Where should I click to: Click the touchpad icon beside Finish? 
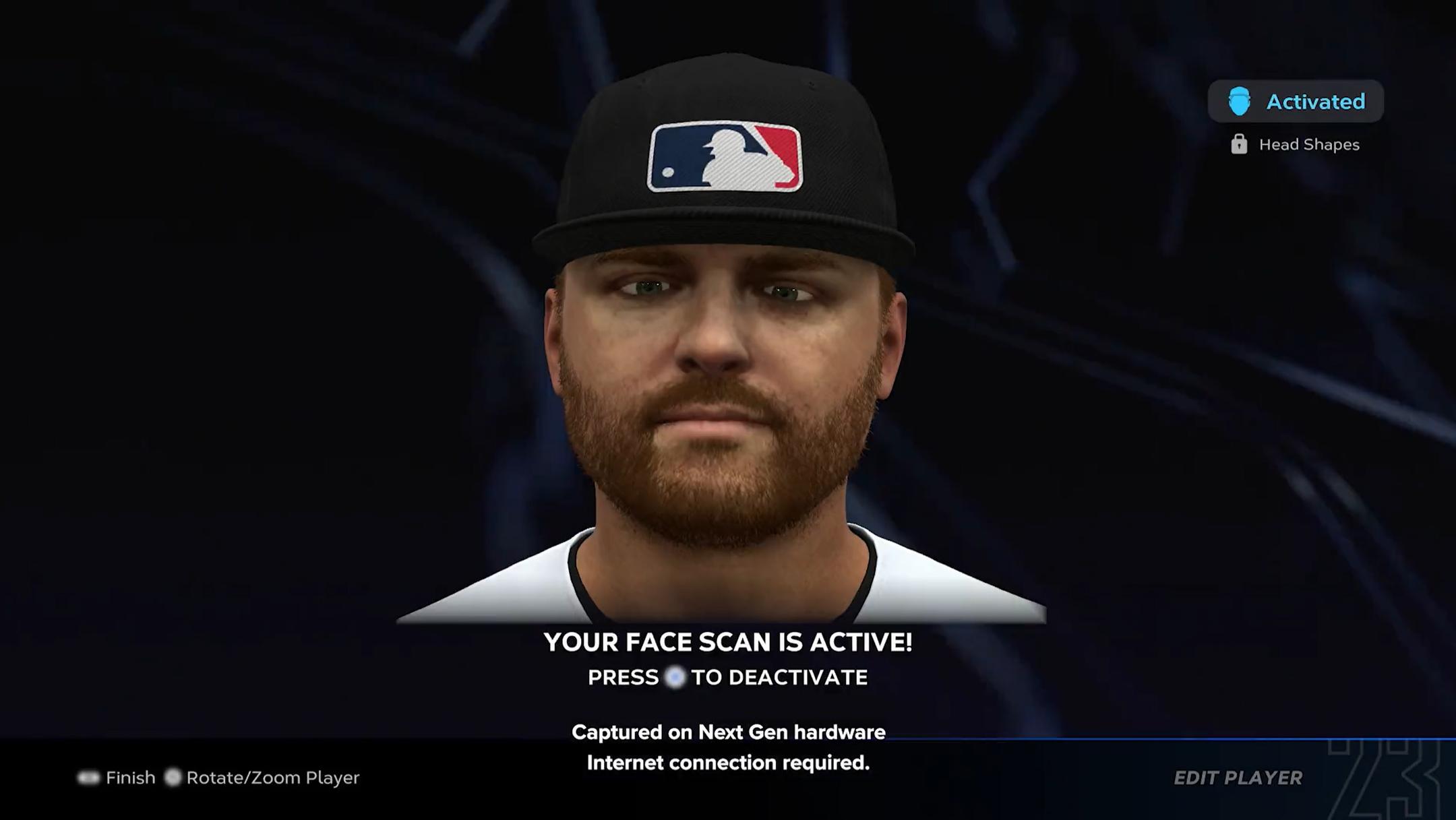tap(90, 778)
